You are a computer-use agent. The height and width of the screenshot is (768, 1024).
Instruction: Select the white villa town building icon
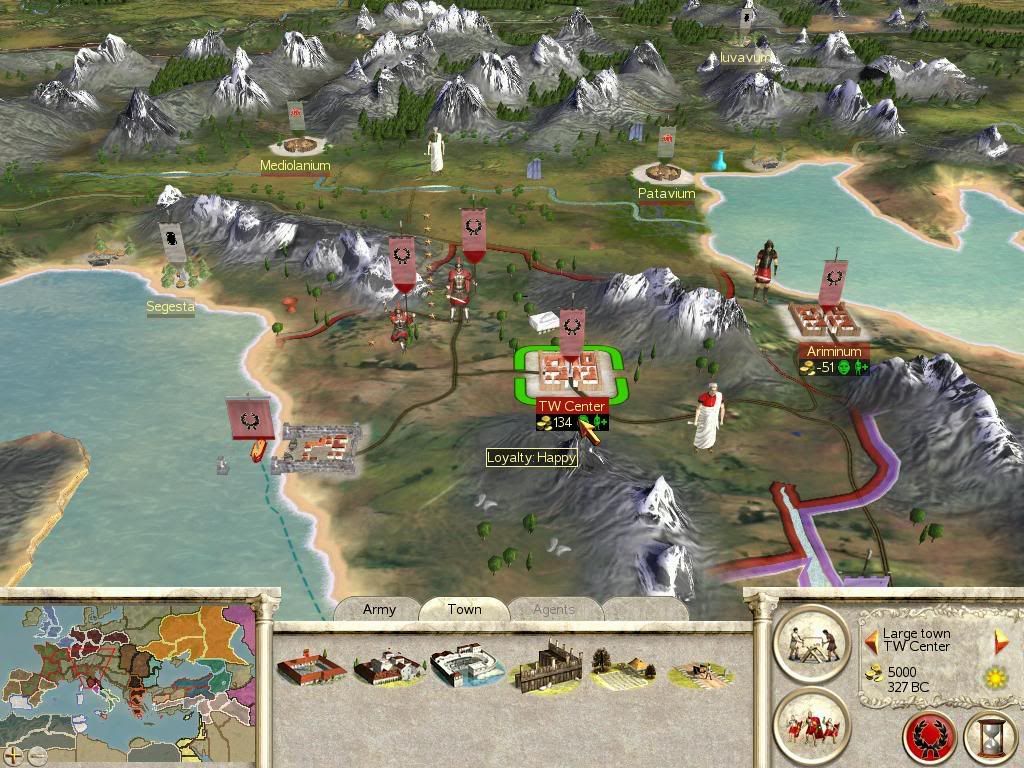point(388,669)
